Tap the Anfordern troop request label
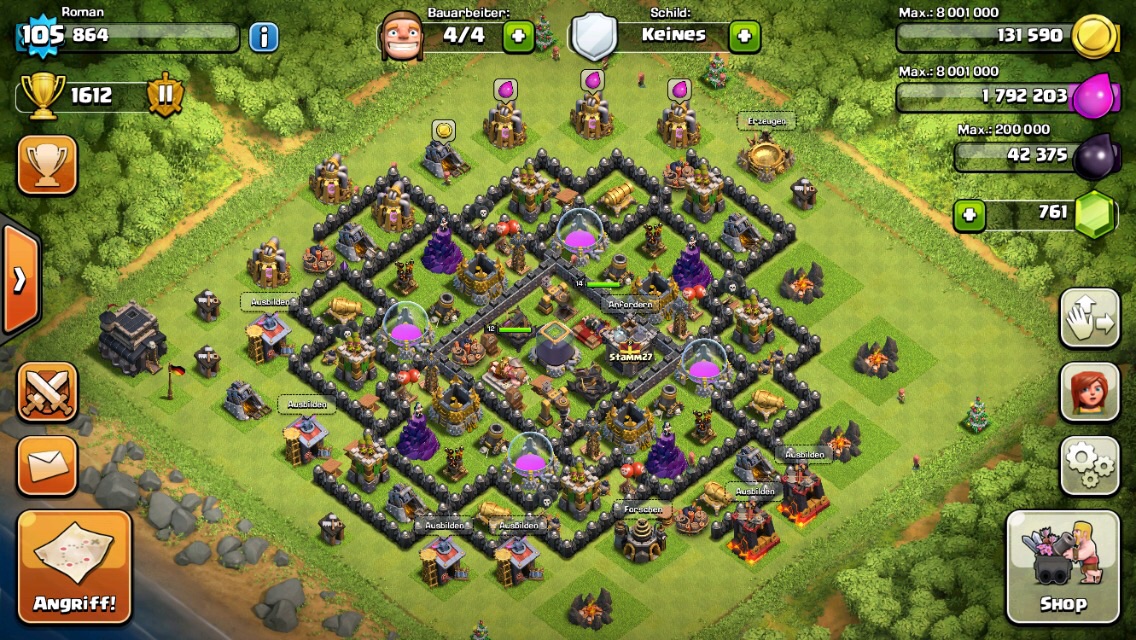 tap(630, 304)
